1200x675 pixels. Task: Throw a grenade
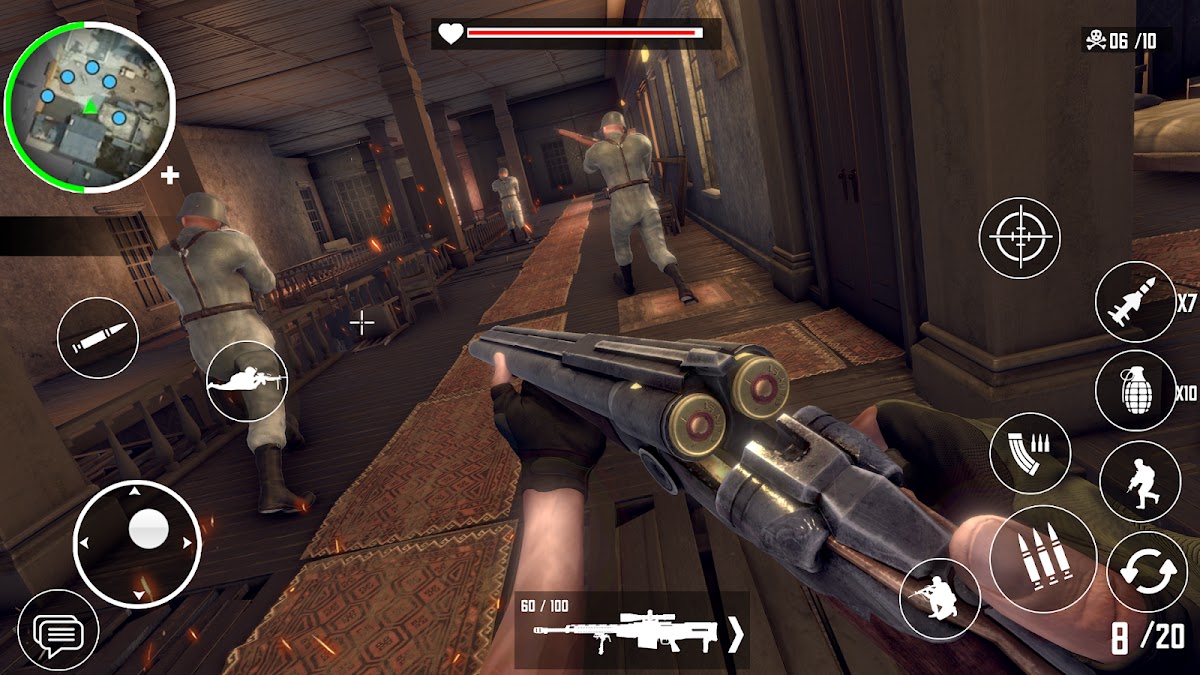1135,391
